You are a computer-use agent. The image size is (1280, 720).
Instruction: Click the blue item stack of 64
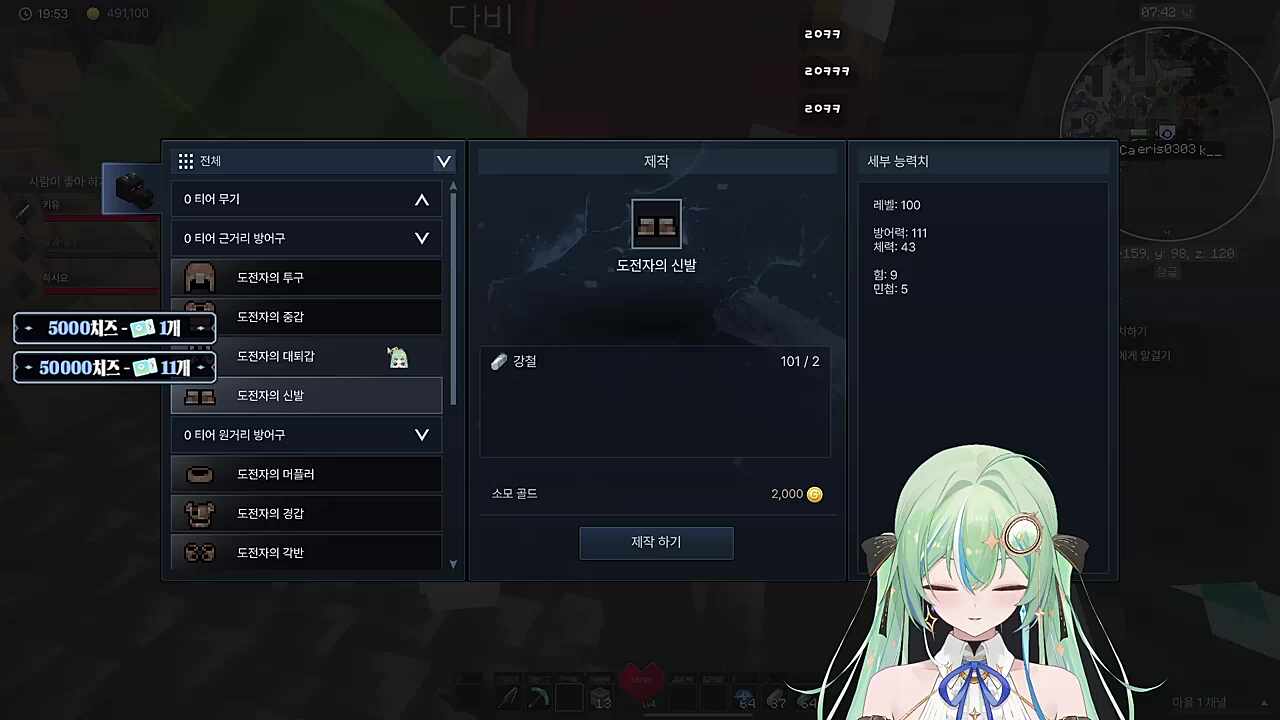[745, 697]
